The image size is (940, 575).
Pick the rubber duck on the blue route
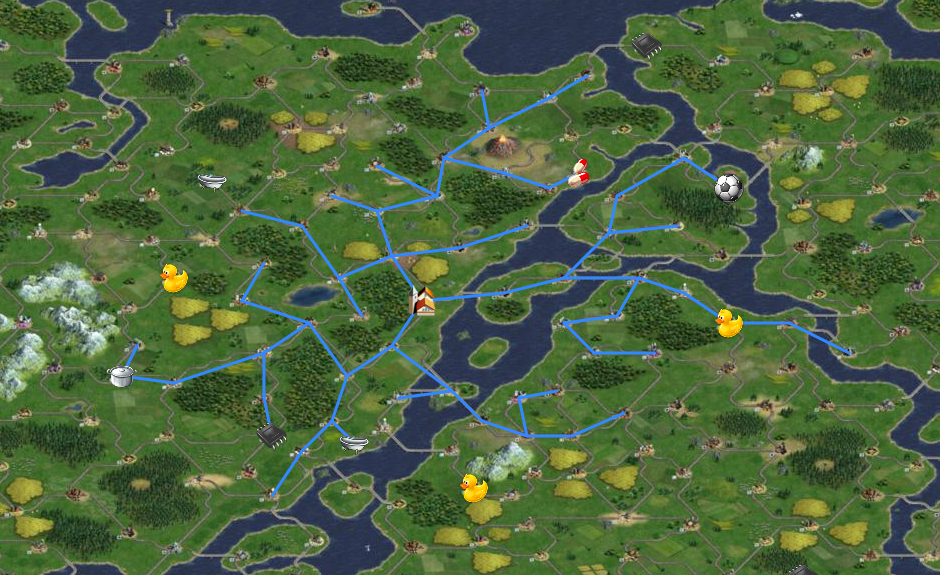[729, 323]
